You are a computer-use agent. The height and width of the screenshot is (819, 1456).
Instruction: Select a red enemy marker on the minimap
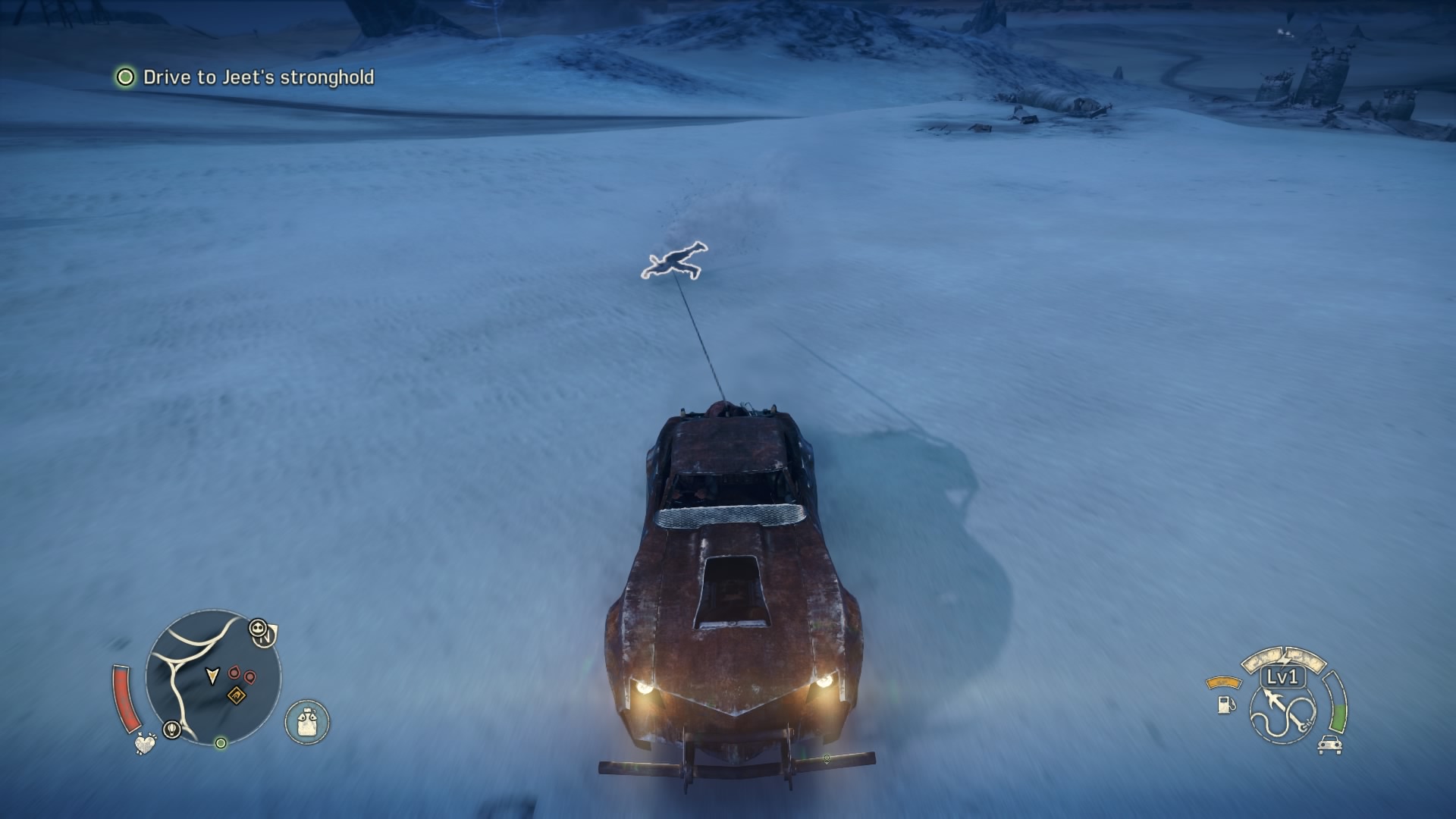pos(234,673)
